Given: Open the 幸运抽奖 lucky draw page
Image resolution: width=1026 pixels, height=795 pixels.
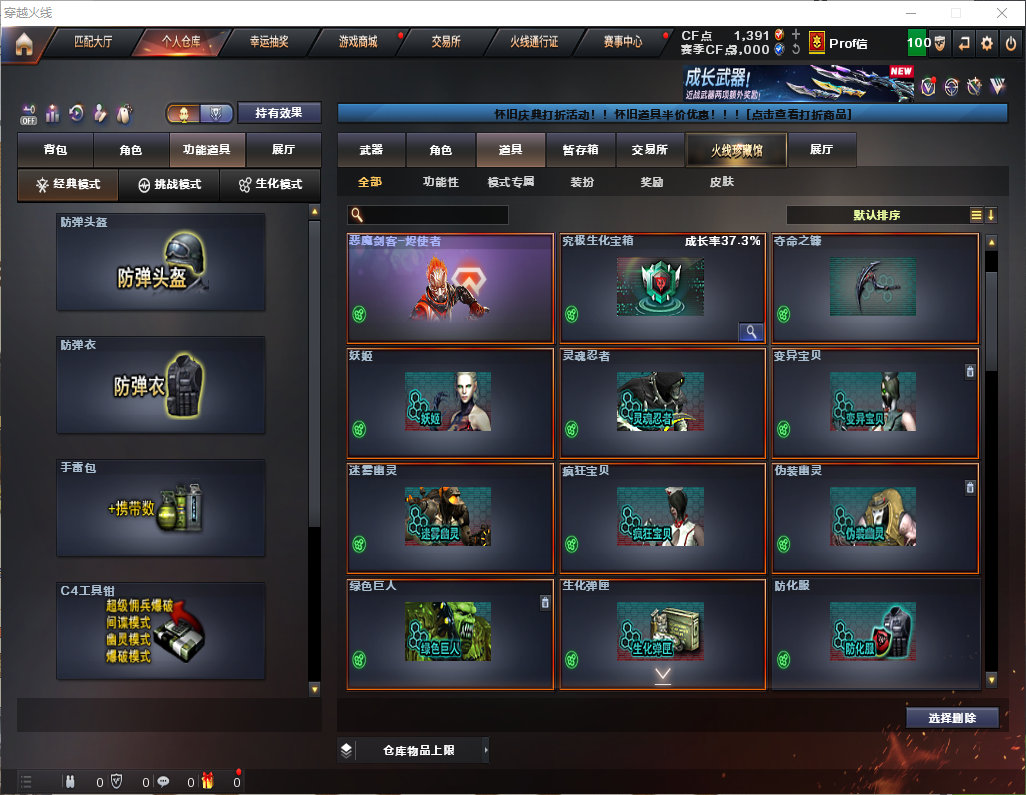Looking at the screenshot, I should [268, 42].
